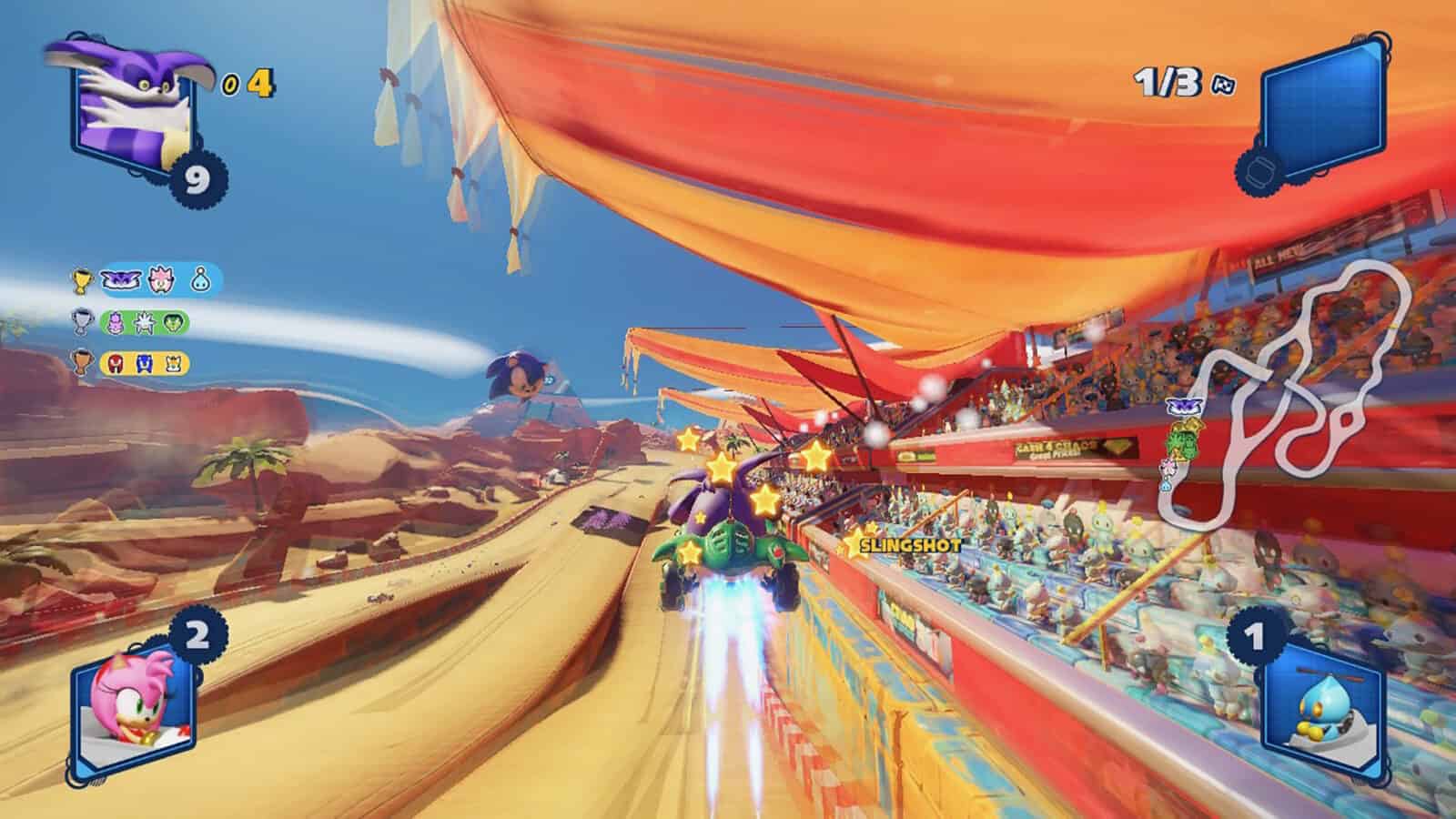Select Amy's portrait in the bottom-left corner
Image resolution: width=1456 pixels, height=819 pixels.
tap(130, 715)
